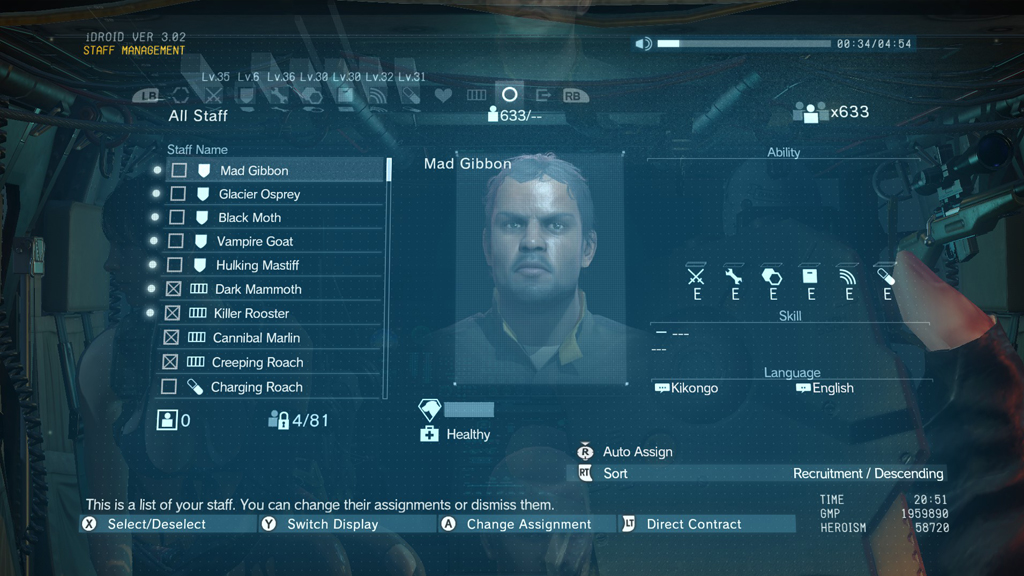
Task: Highlight Hulking Mastiff in the staff list
Action: [257, 265]
